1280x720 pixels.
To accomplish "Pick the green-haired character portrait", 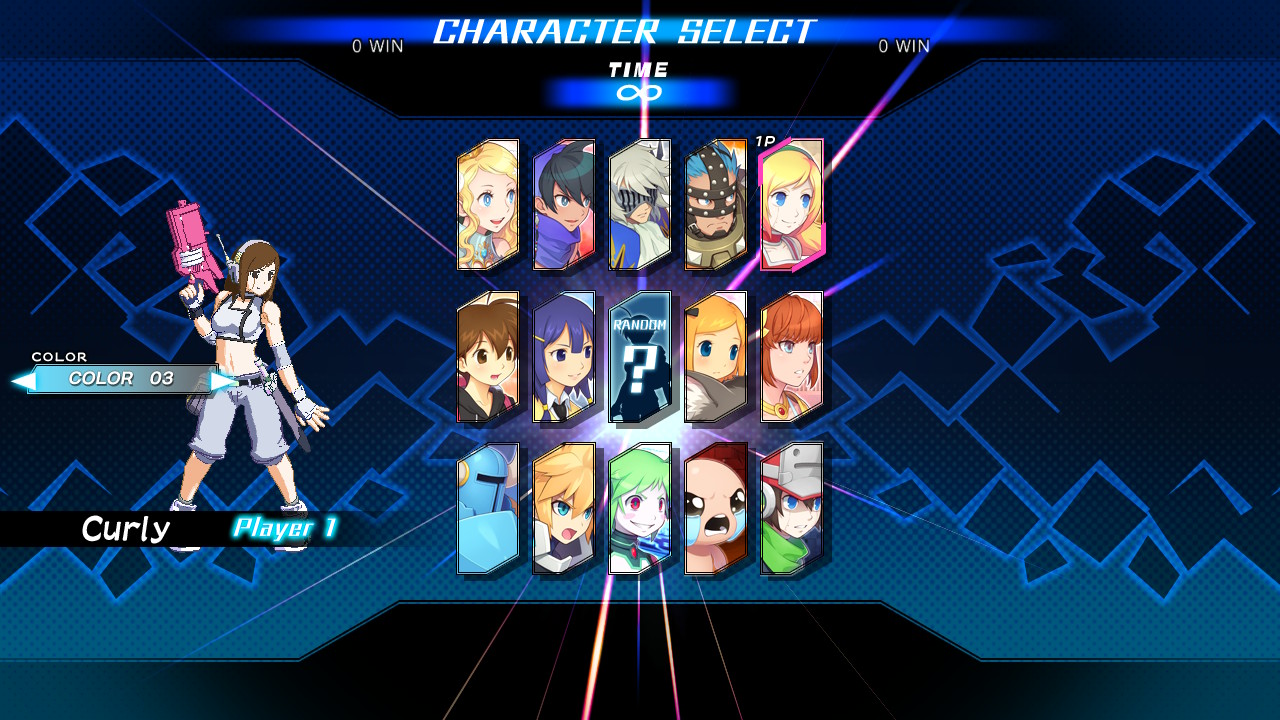I will [x=640, y=509].
